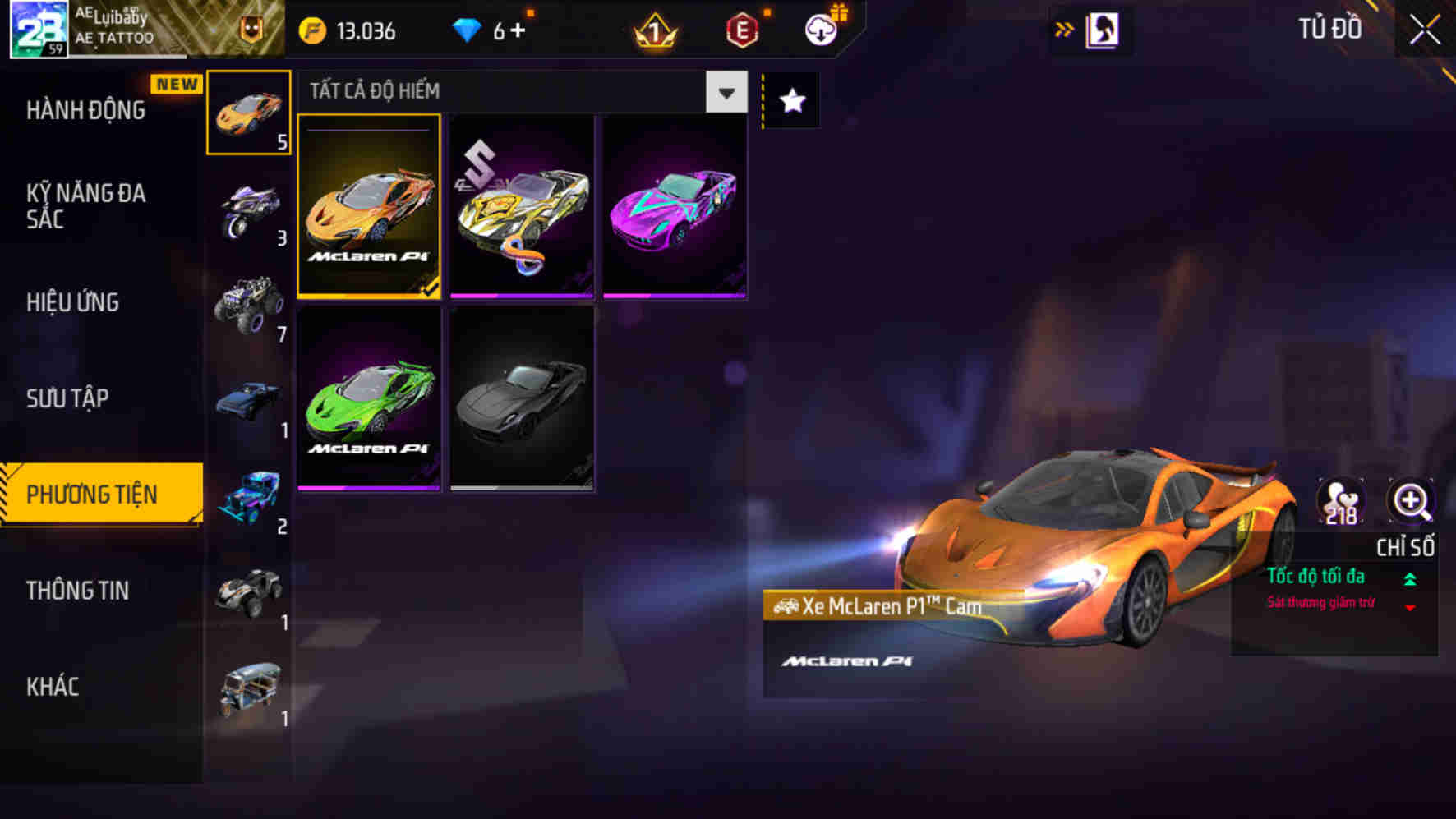1456x819 pixels.
Task: Toggle the star favorites filter
Action: [790, 100]
